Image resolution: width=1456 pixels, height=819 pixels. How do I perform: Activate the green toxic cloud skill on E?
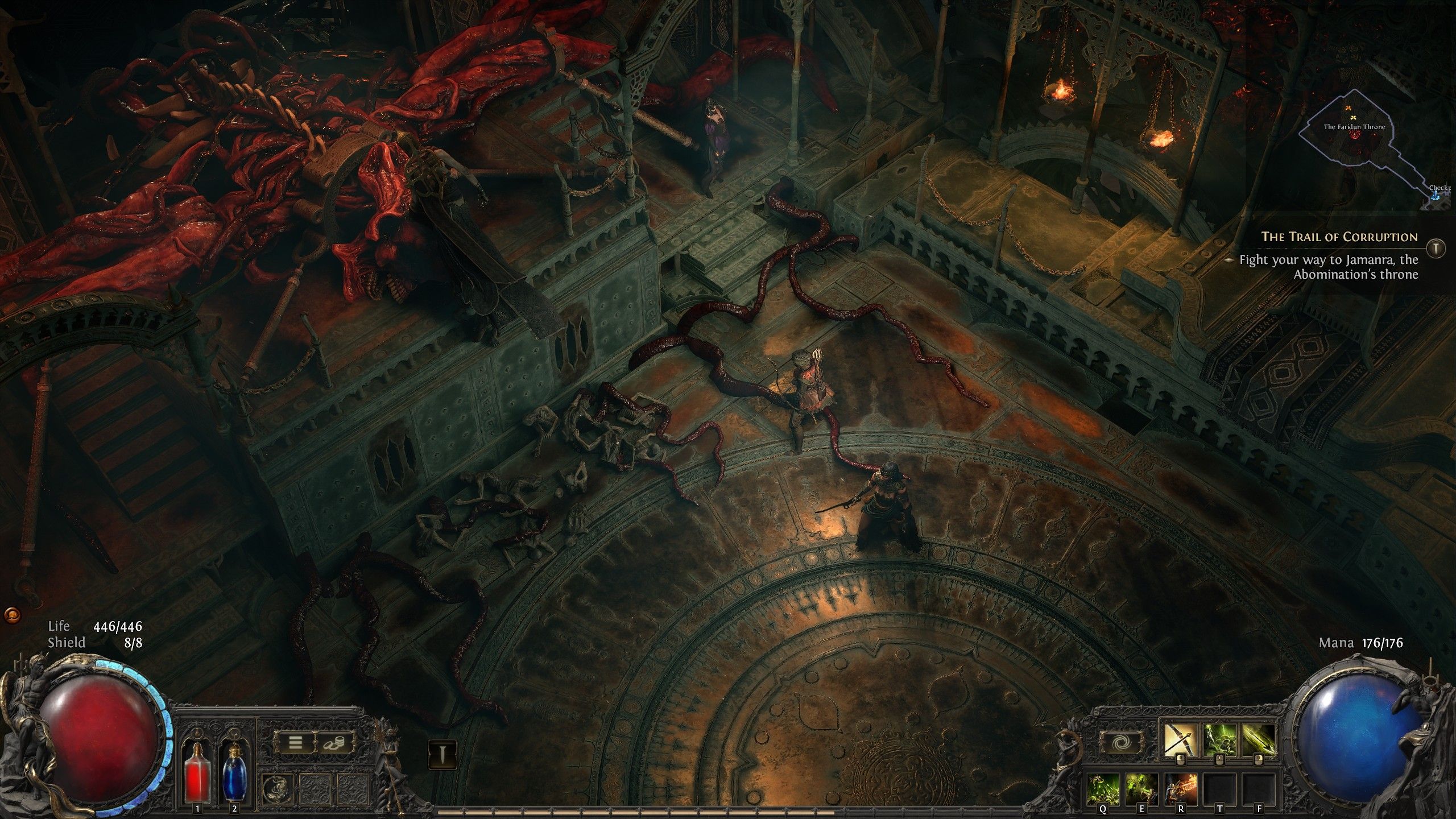1142,789
